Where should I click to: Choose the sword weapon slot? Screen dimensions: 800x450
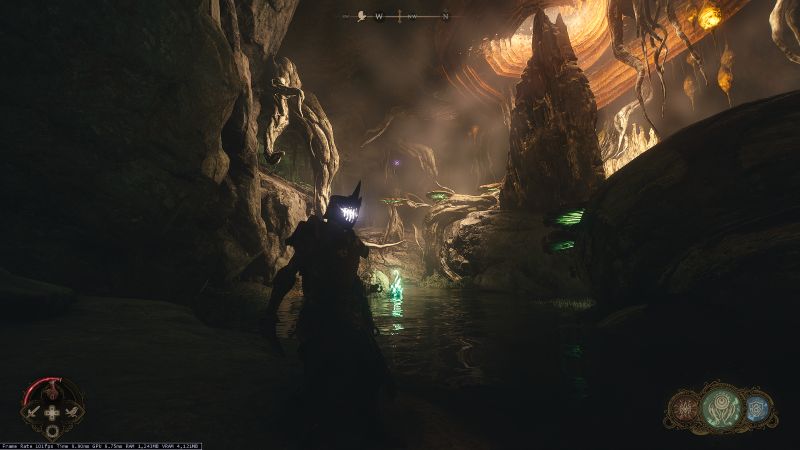33,411
